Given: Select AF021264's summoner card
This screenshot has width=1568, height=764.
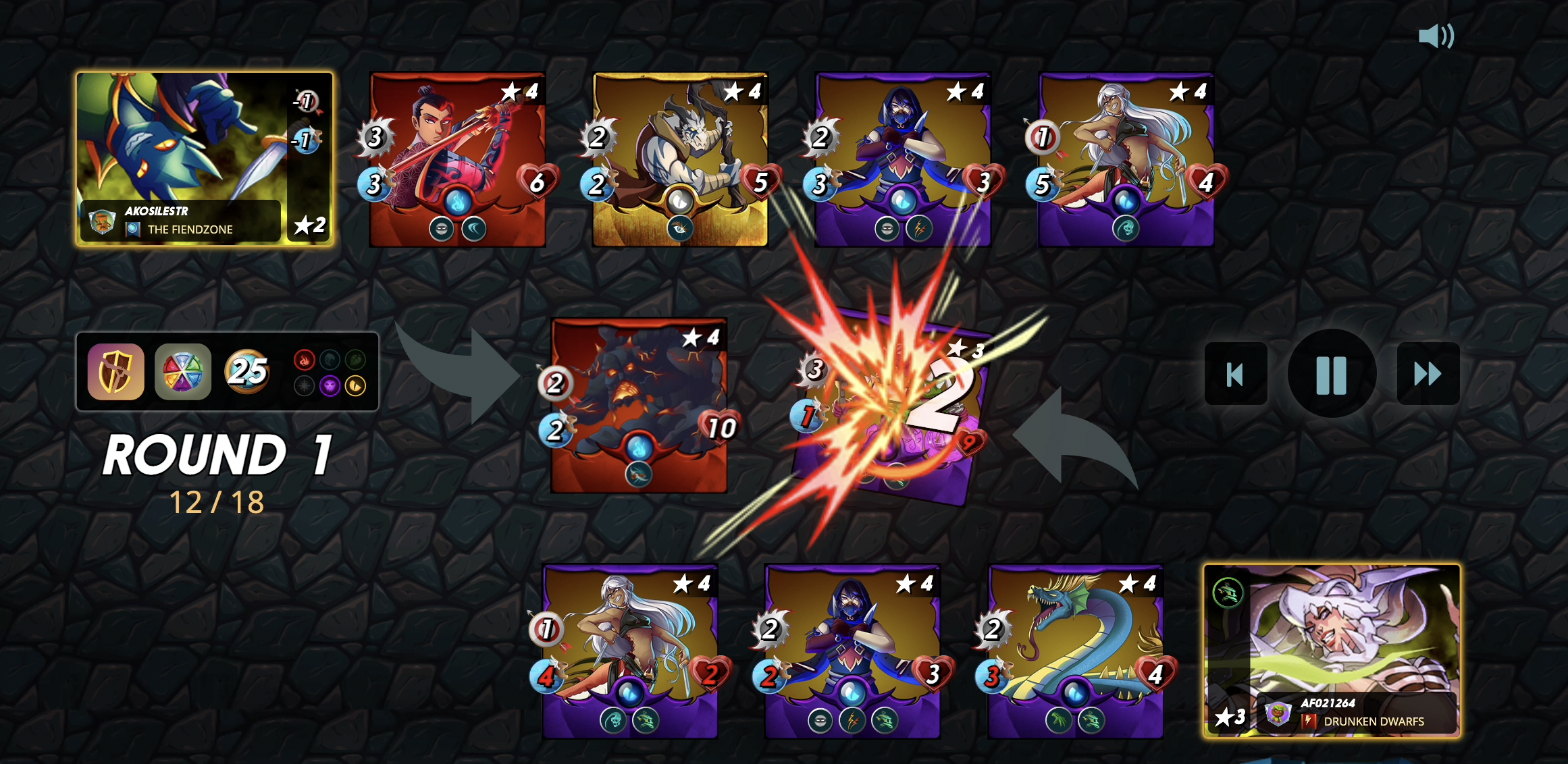Looking at the screenshot, I should click(1332, 651).
